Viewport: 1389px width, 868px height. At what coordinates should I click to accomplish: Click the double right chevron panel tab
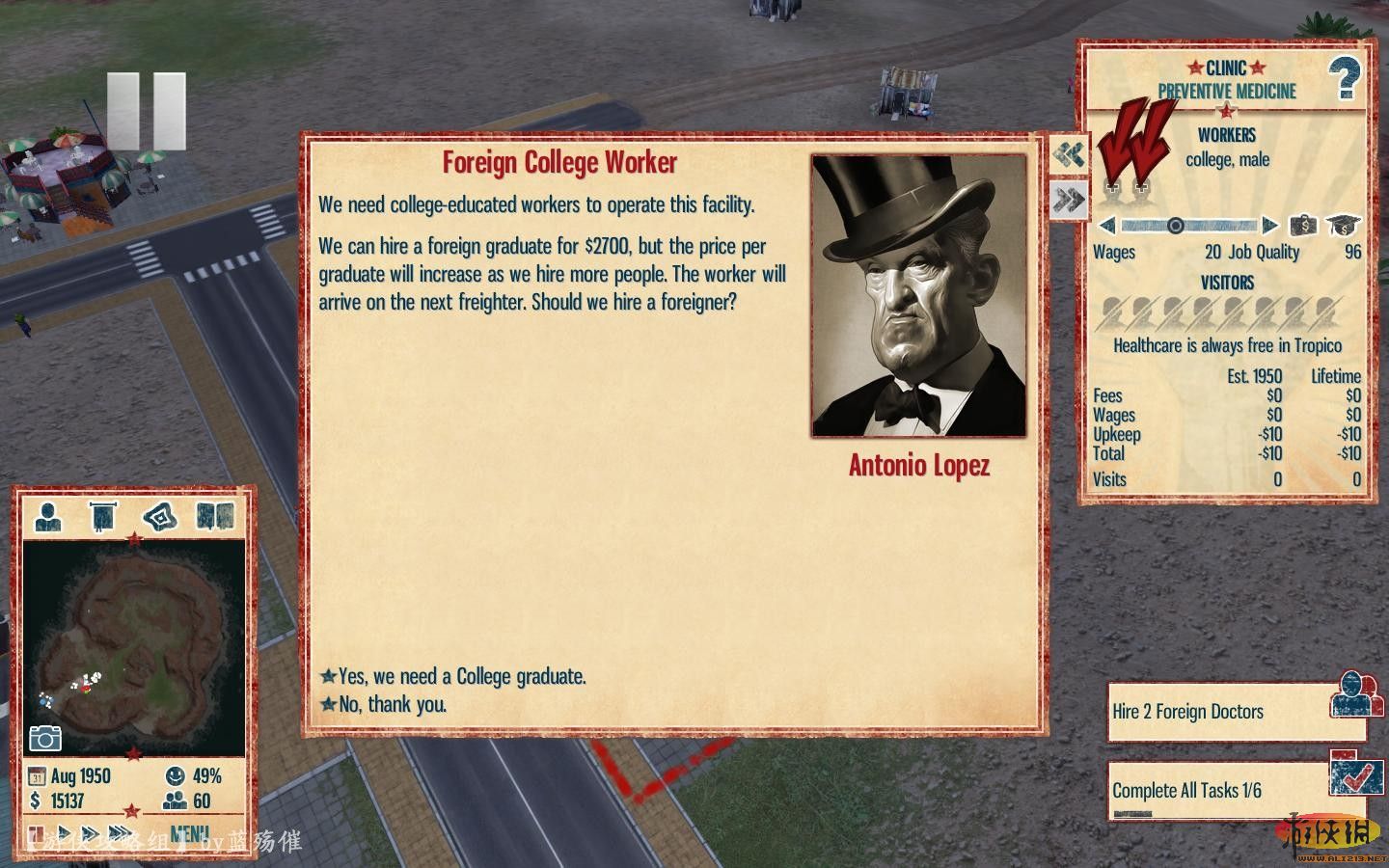[1069, 200]
